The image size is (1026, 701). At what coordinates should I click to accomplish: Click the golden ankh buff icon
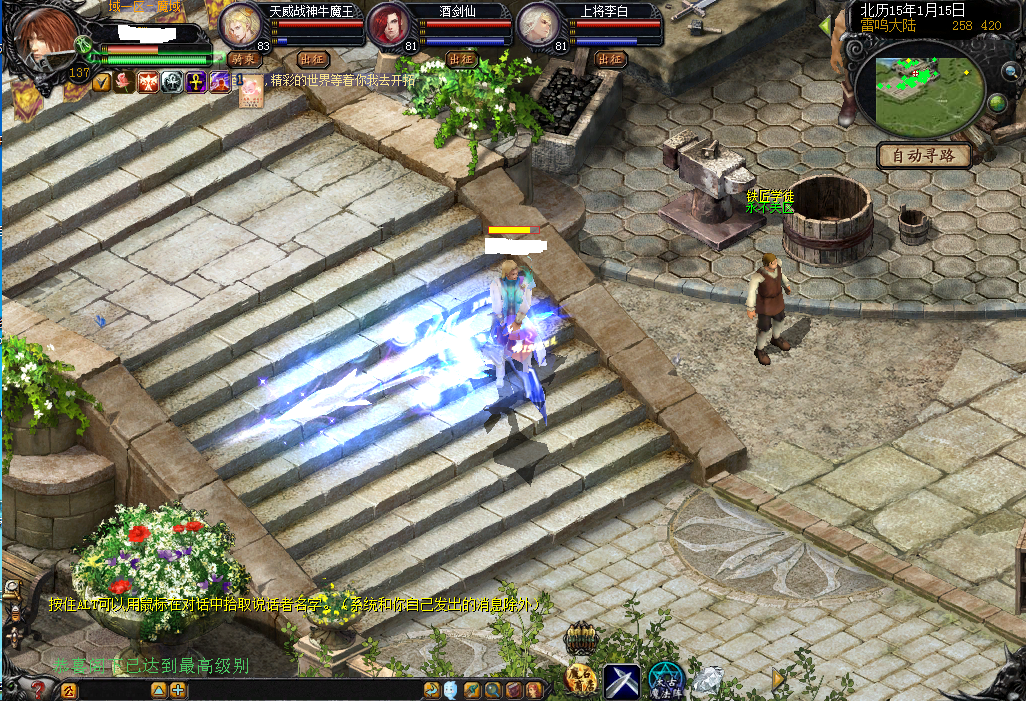[x=195, y=82]
